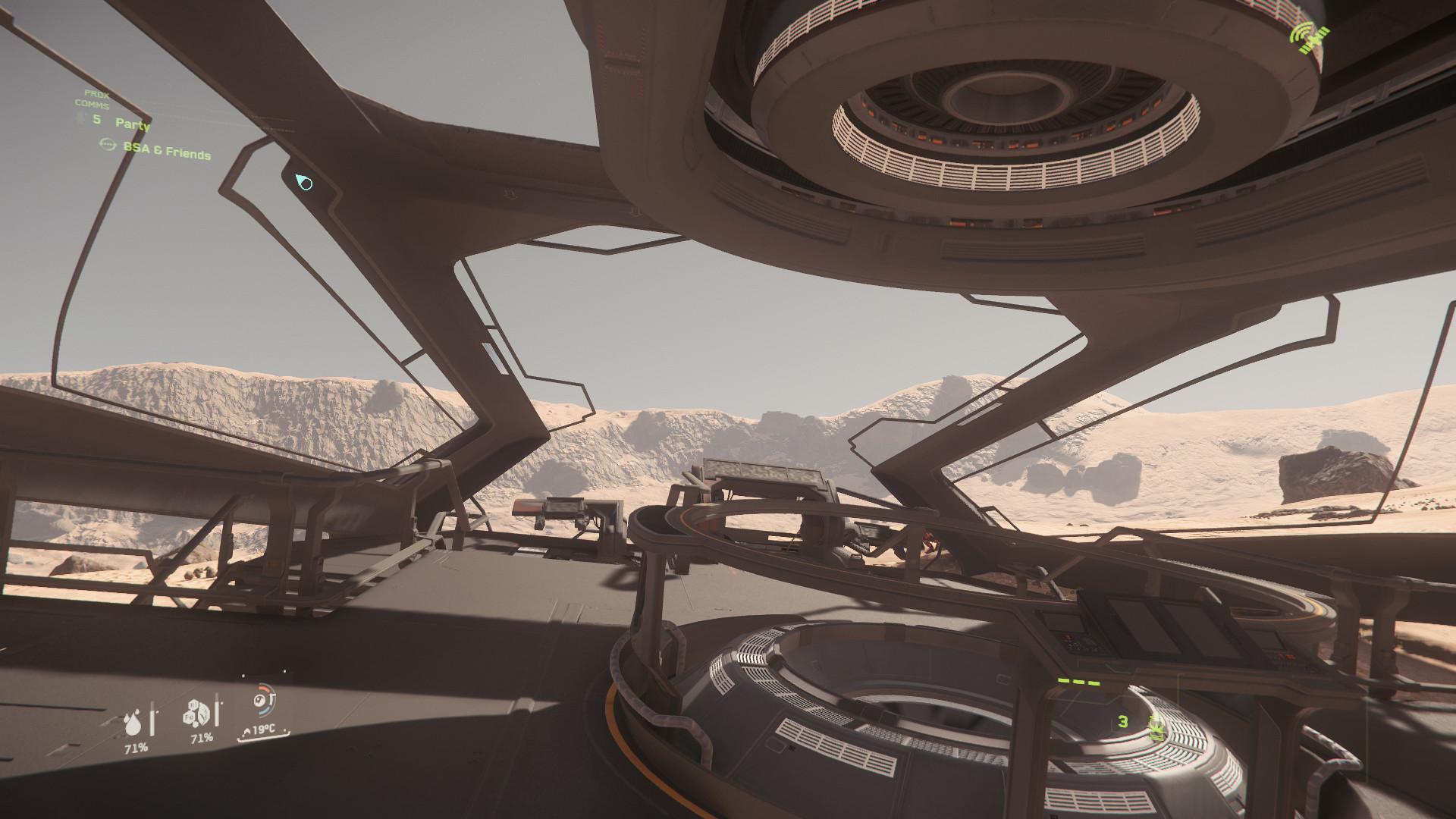This screenshot has width=1456, height=819.
Task: Expand the Party member list showing 5
Action: pyautogui.click(x=96, y=121)
